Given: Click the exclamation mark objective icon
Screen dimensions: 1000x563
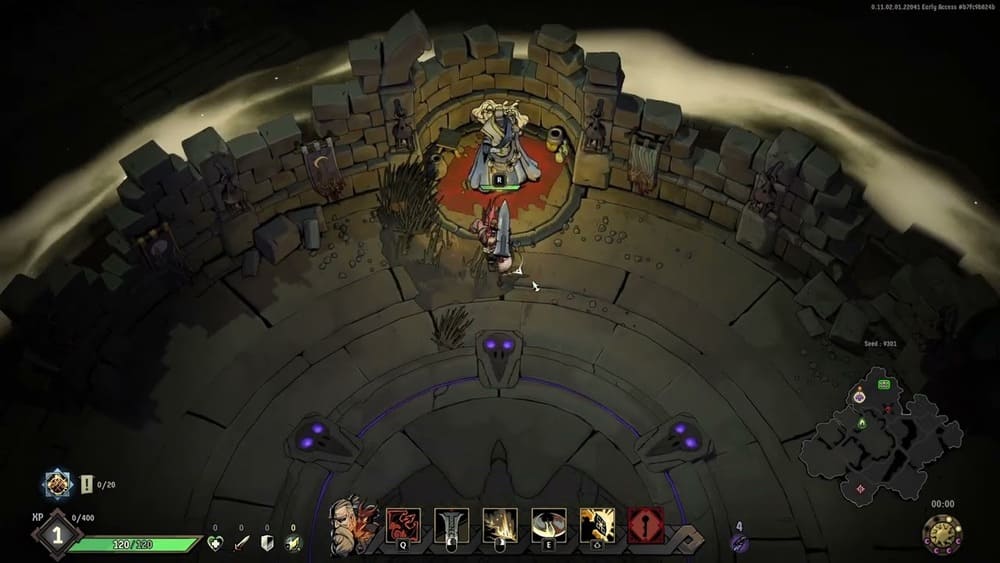Looking at the screenshot, I should [87, 484].
